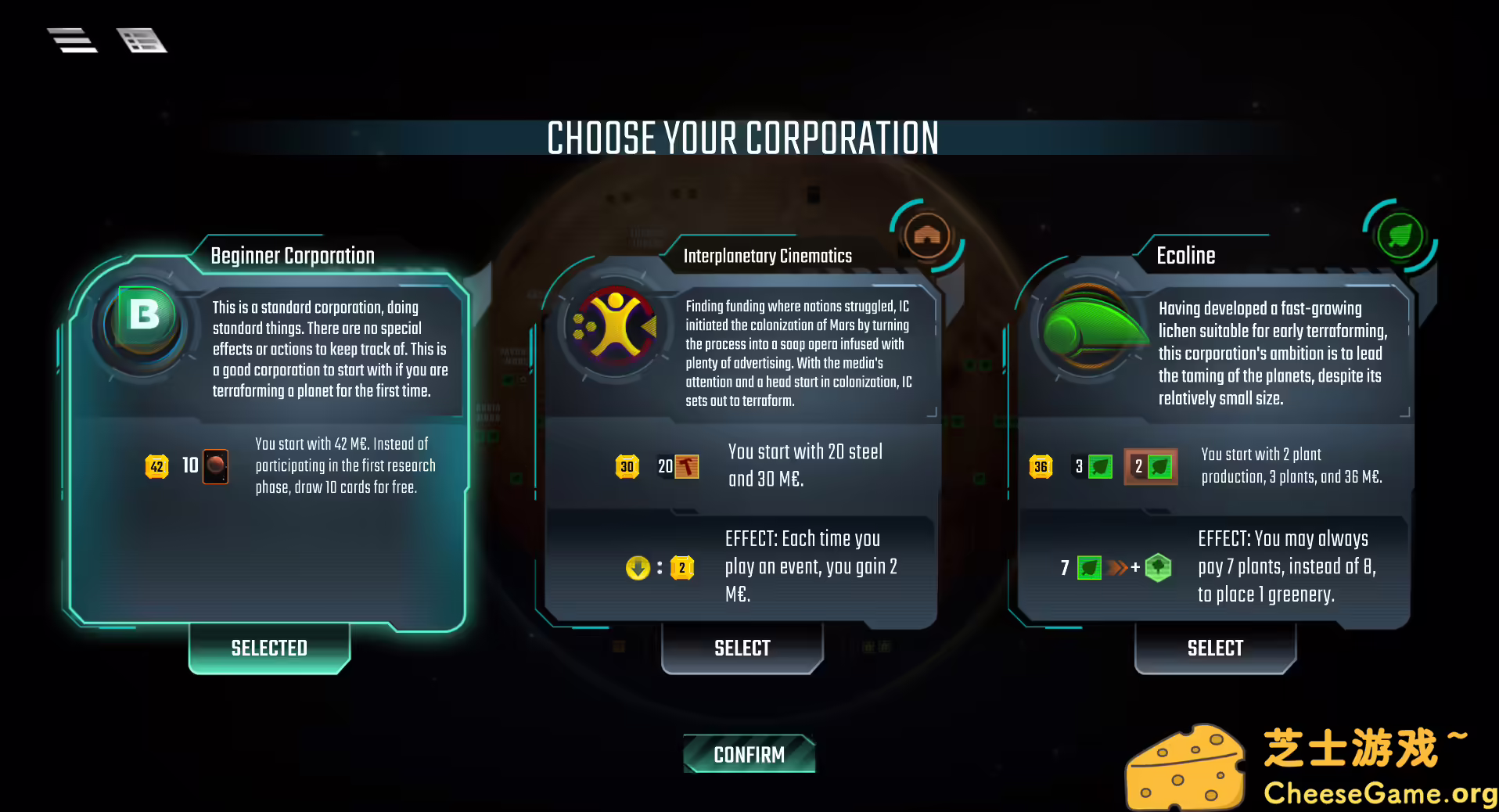Click the building tag badge above Interplanetary Cinematics
This screenshot has height=812, width=1499.
click(926, 235)
